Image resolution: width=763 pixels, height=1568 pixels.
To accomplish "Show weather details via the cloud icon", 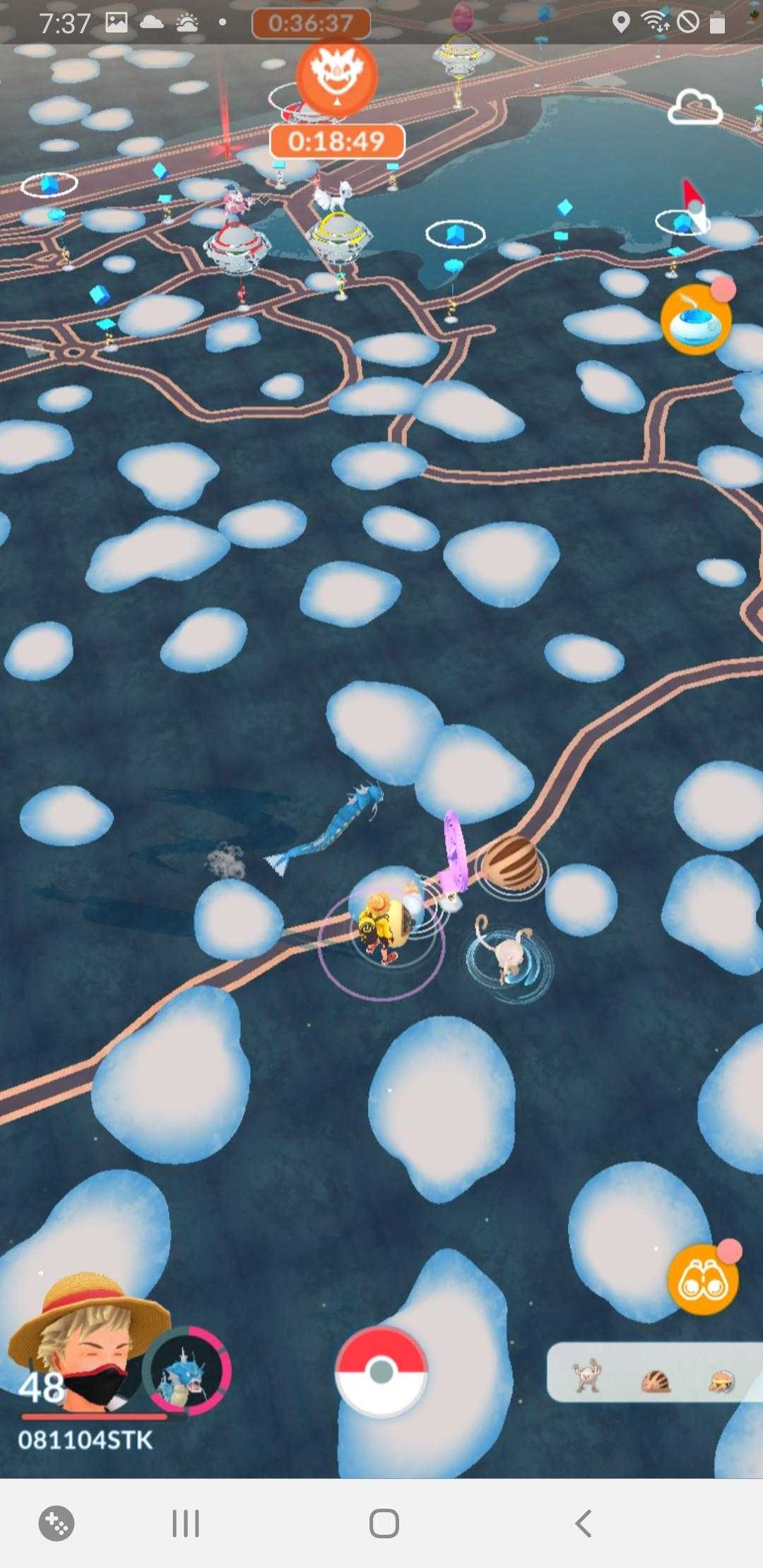I will (x=694, y=109).
